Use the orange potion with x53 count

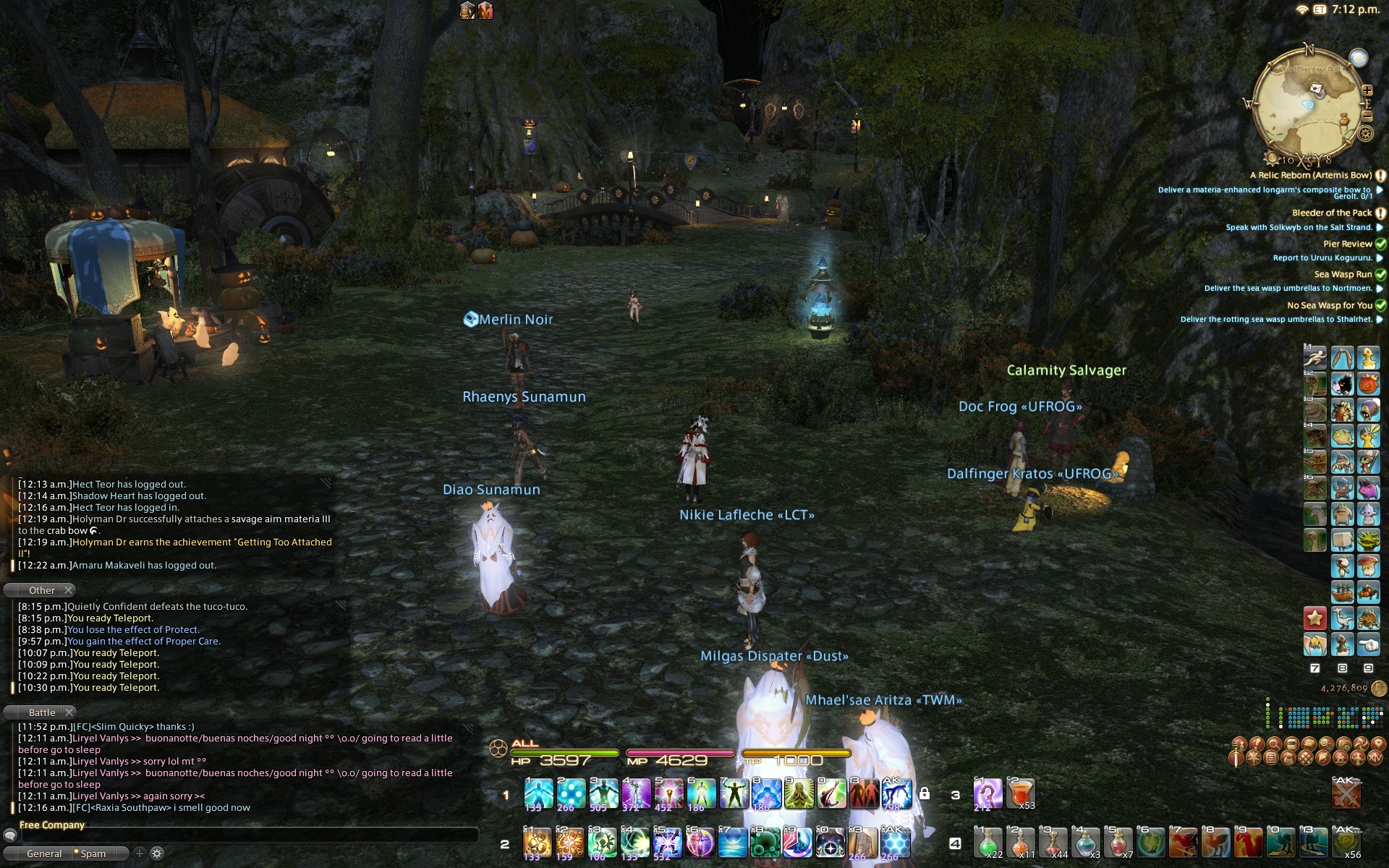[x=1020, y=793]
